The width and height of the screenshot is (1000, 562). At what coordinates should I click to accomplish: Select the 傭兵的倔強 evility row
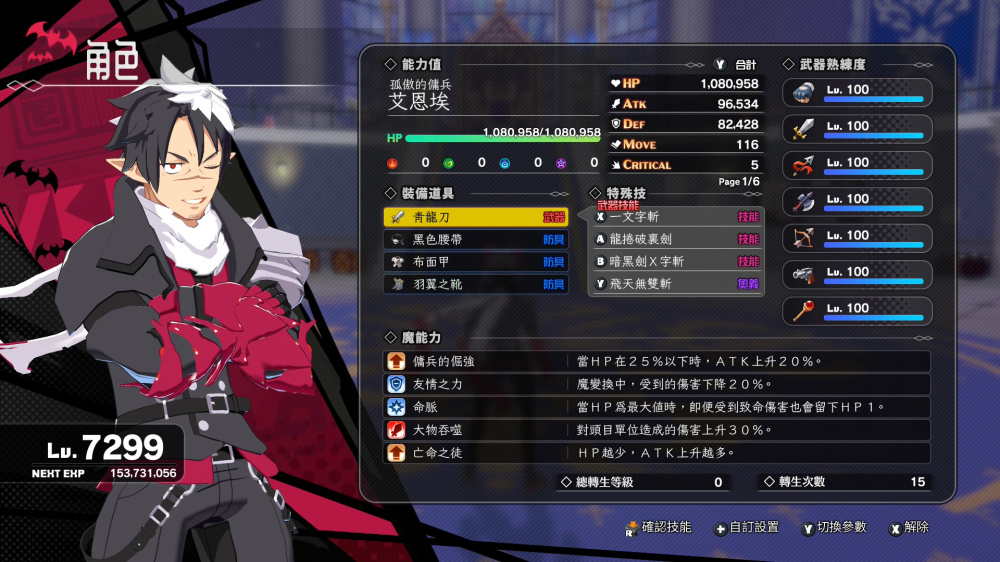click(657, 362)
